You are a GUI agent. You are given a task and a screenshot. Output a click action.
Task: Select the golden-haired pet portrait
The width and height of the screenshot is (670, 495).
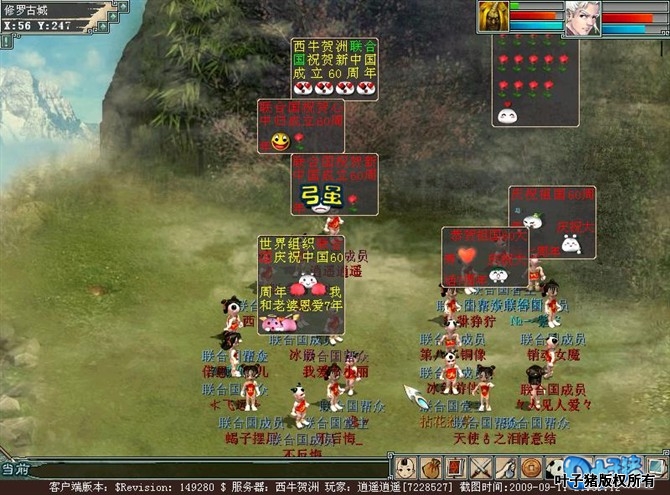point(493,17)
